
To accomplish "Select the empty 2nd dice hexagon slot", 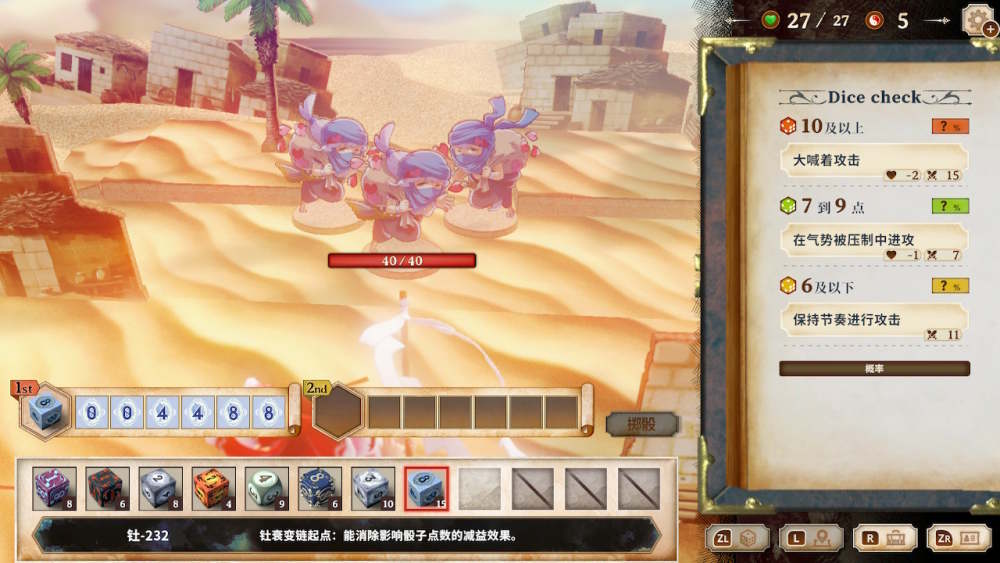I will [x=338, y=412].
